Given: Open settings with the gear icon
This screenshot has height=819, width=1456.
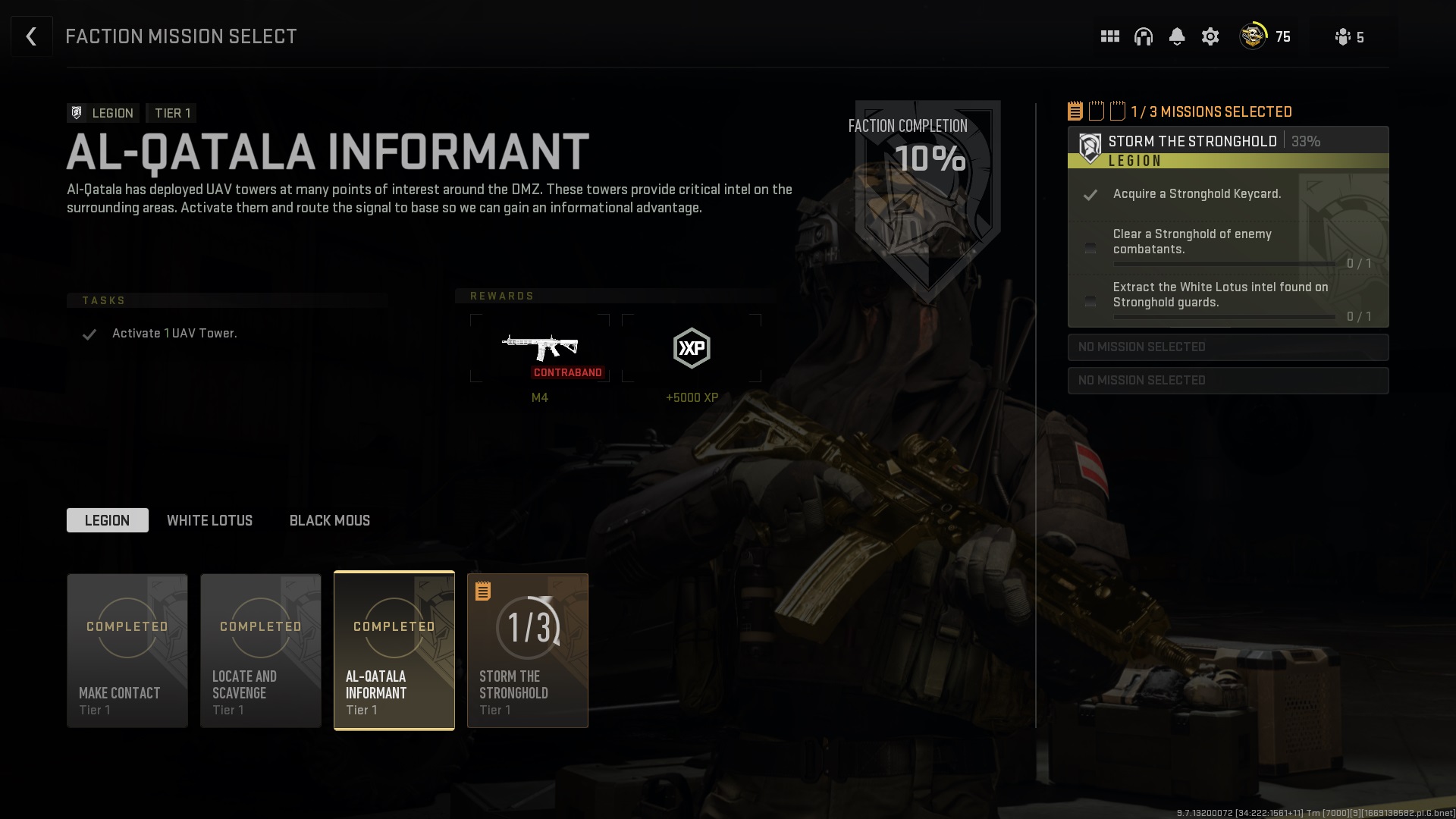Looking at the screenshot, I should coord(1210,36).
